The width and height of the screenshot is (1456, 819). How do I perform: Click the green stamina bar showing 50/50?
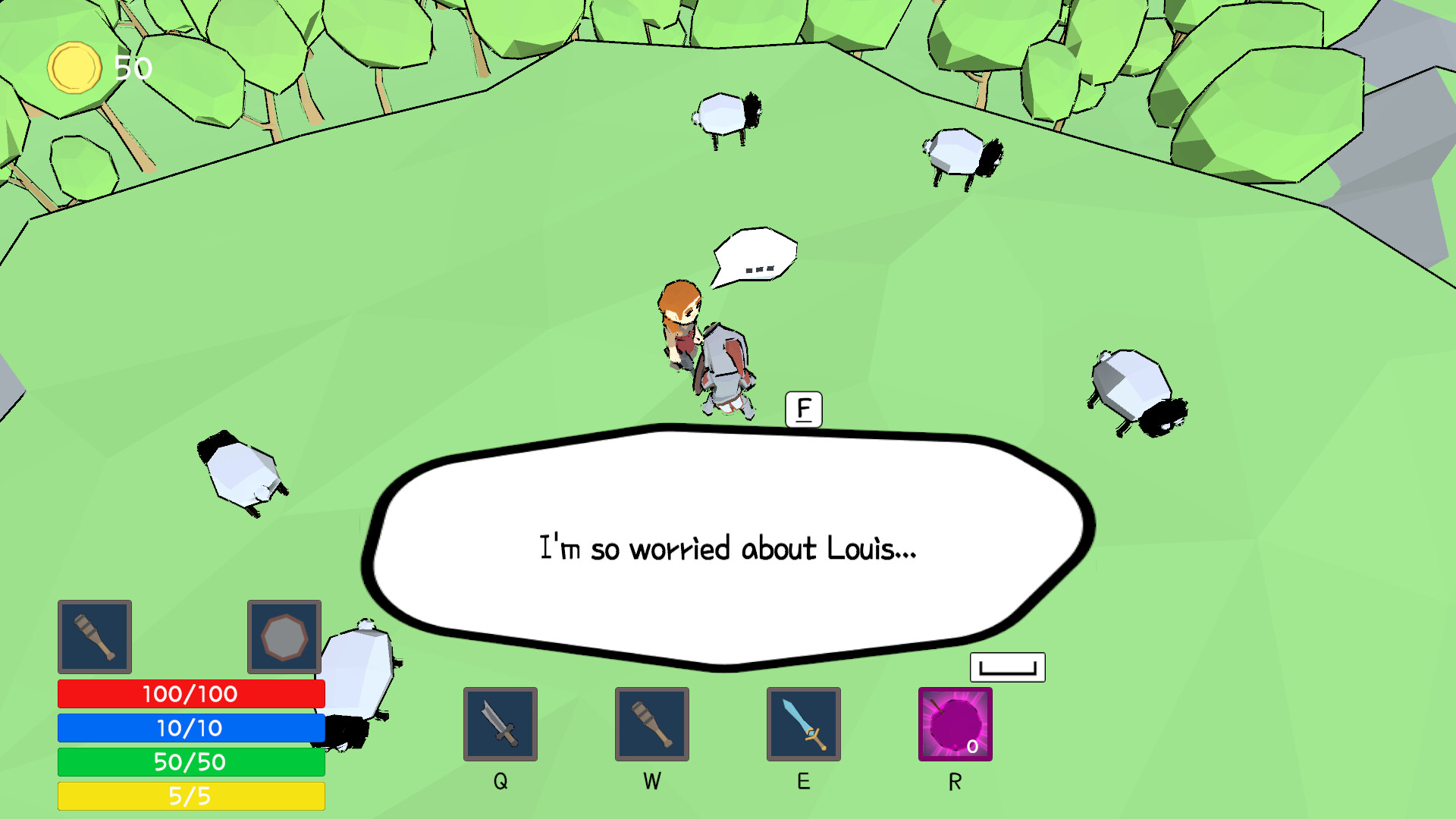[190, 762]
